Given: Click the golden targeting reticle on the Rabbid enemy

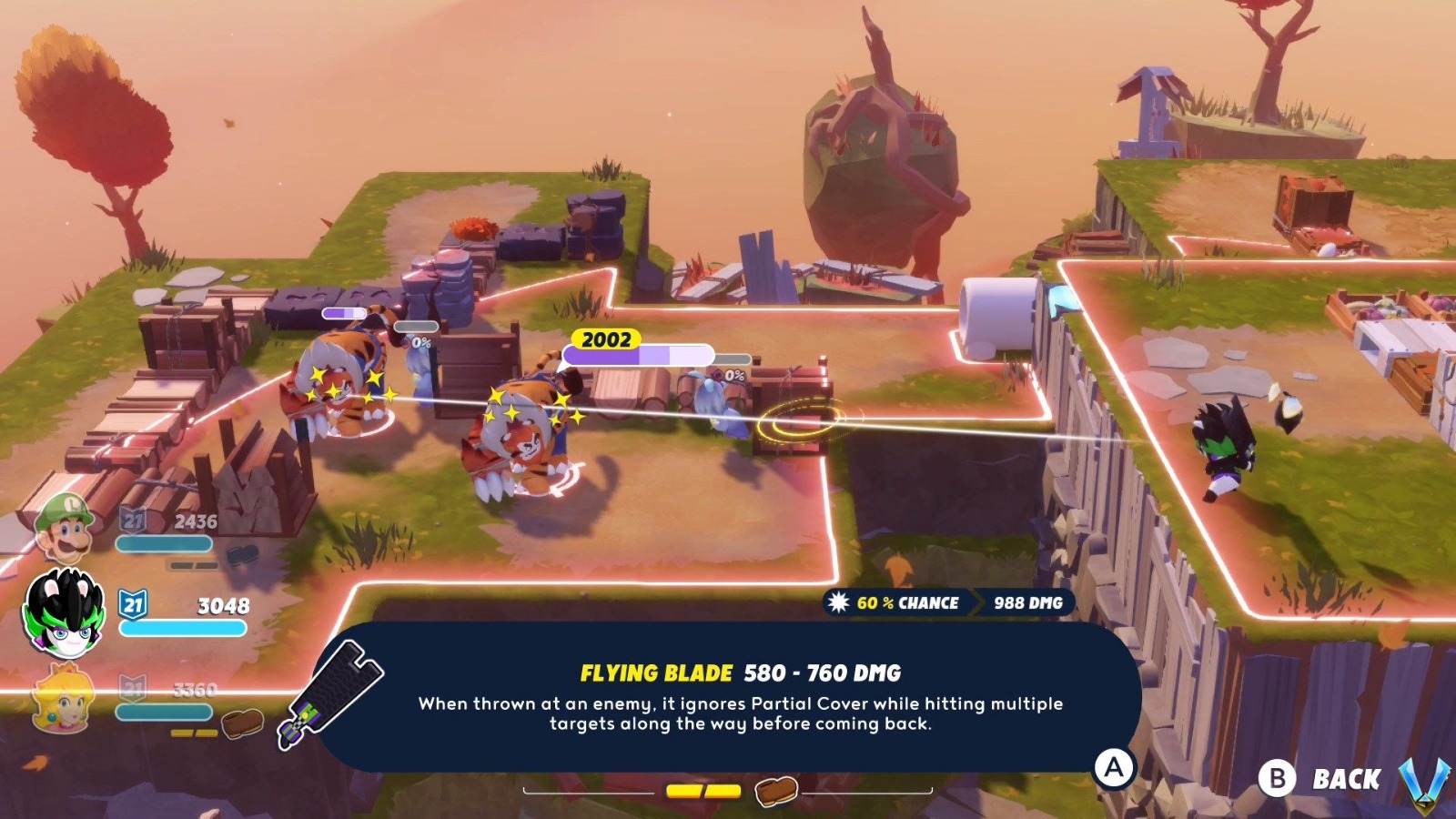Looking at the screenshot, I should point(799,420).
